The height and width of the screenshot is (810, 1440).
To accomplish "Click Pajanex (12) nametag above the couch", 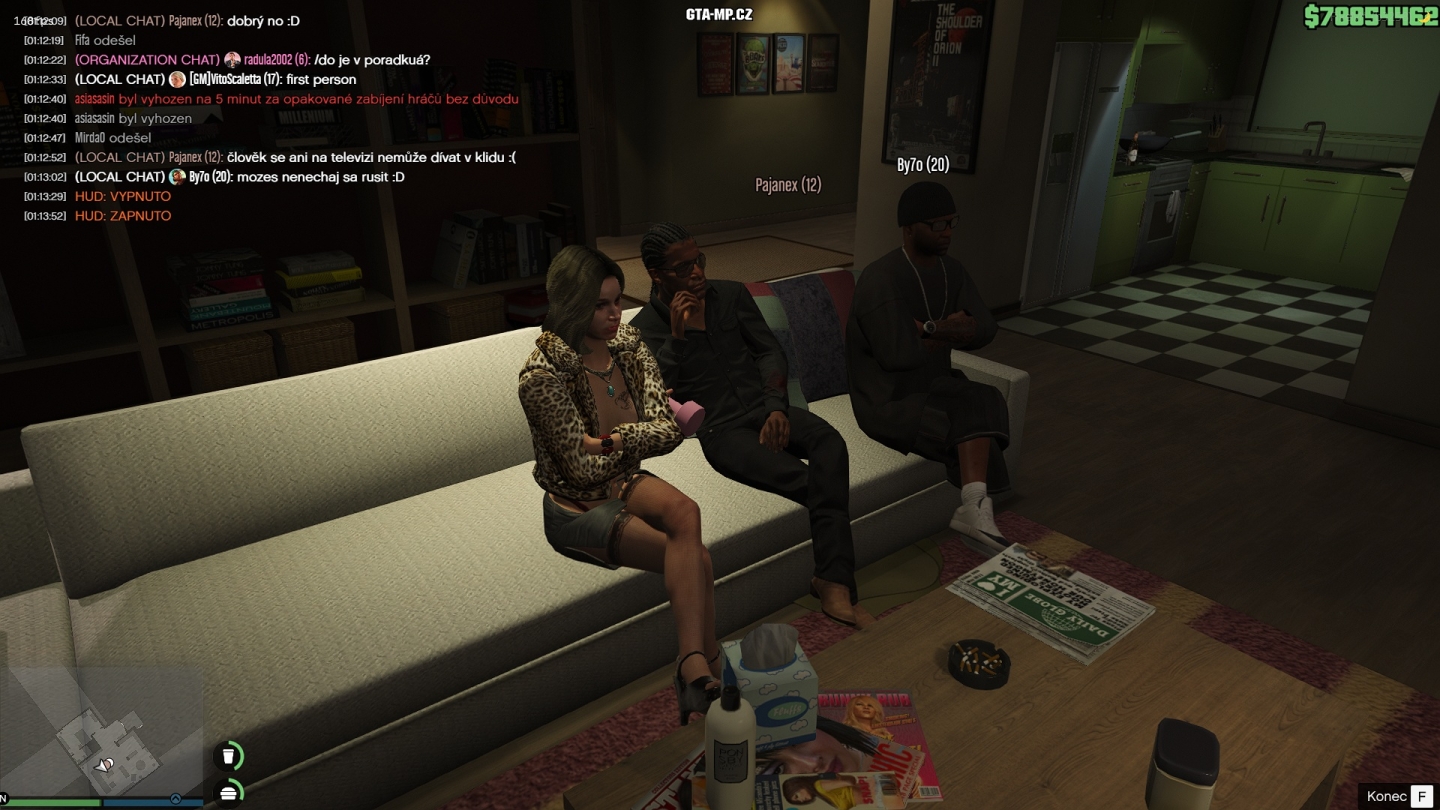I will click(x=788, y=184).
